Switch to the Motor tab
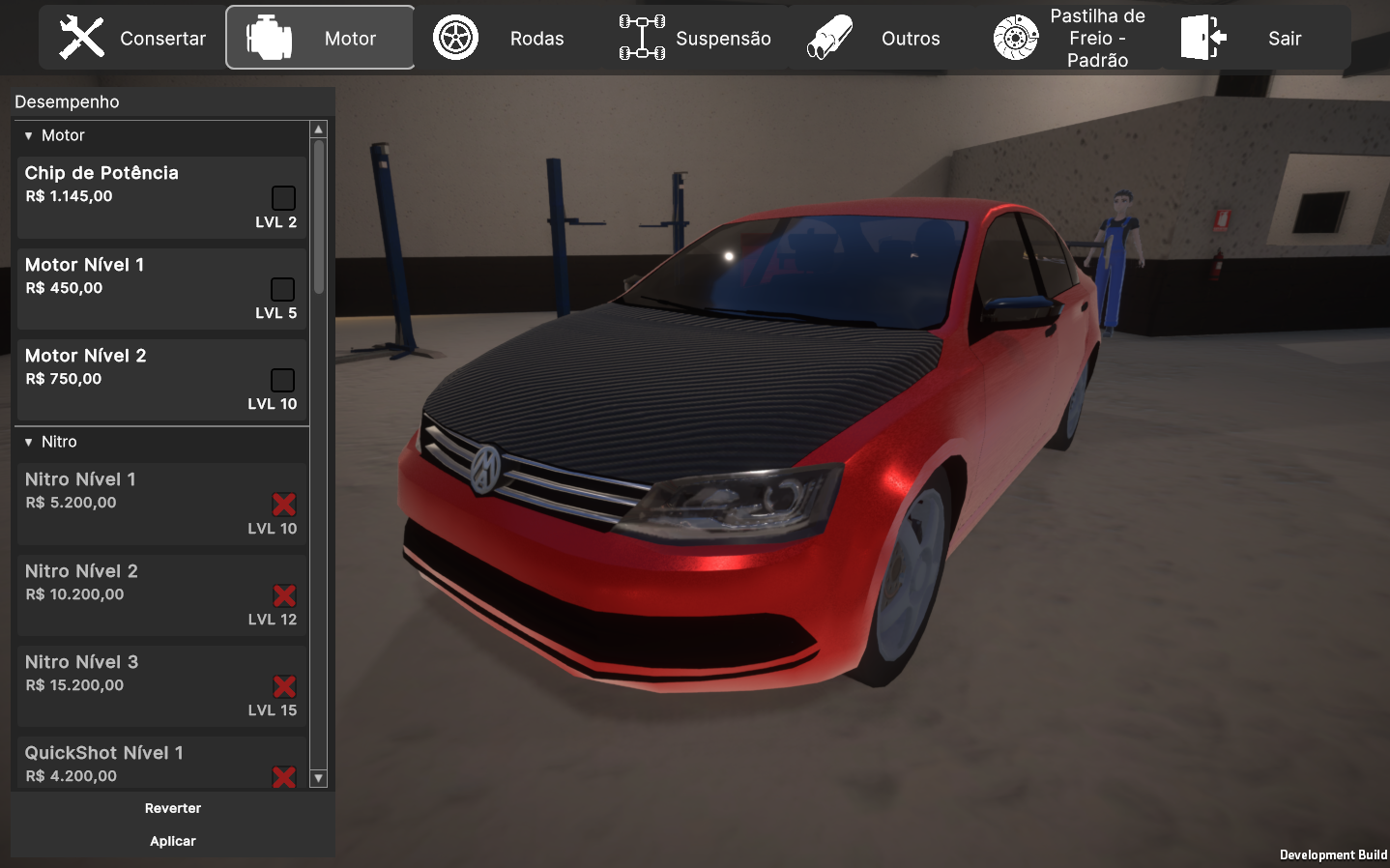The image size is (1390, 868). [321, 39]
